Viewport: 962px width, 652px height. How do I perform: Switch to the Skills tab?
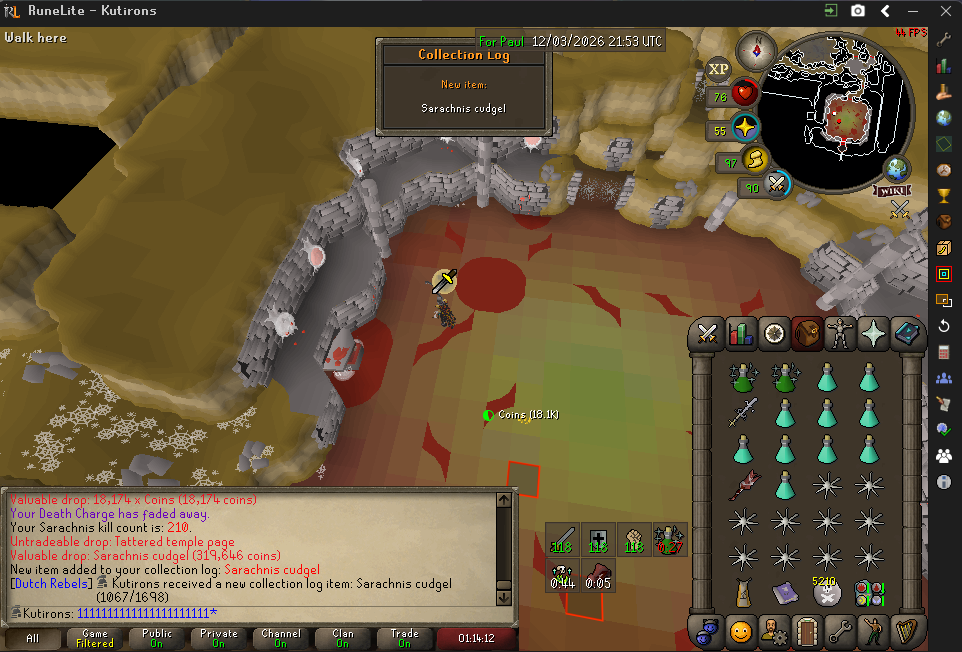[x=741, y=334]
